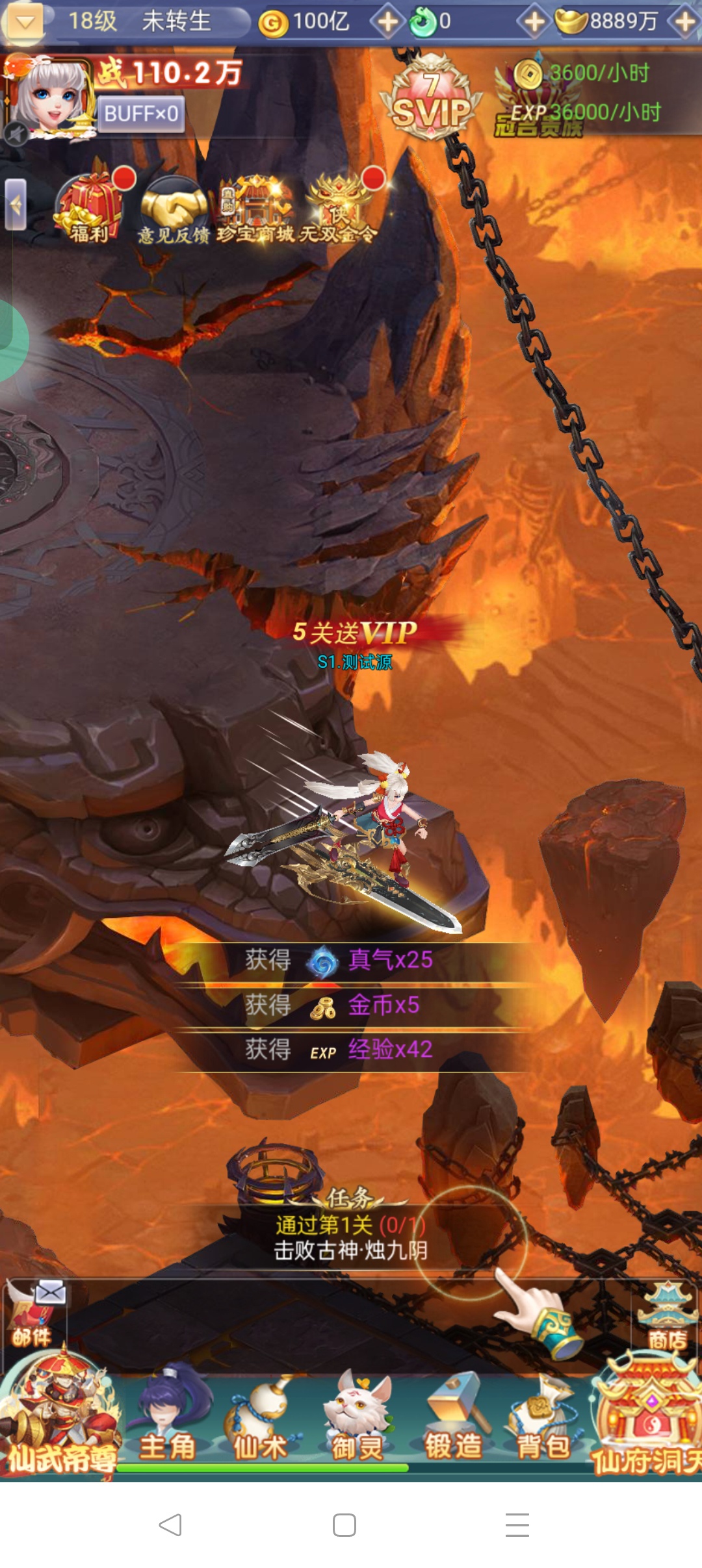Image resolution: width=702 pixels, height=1568 pixels.
Task: Open the 锻造 forging menu
Action: click(x=453, y=1421)
